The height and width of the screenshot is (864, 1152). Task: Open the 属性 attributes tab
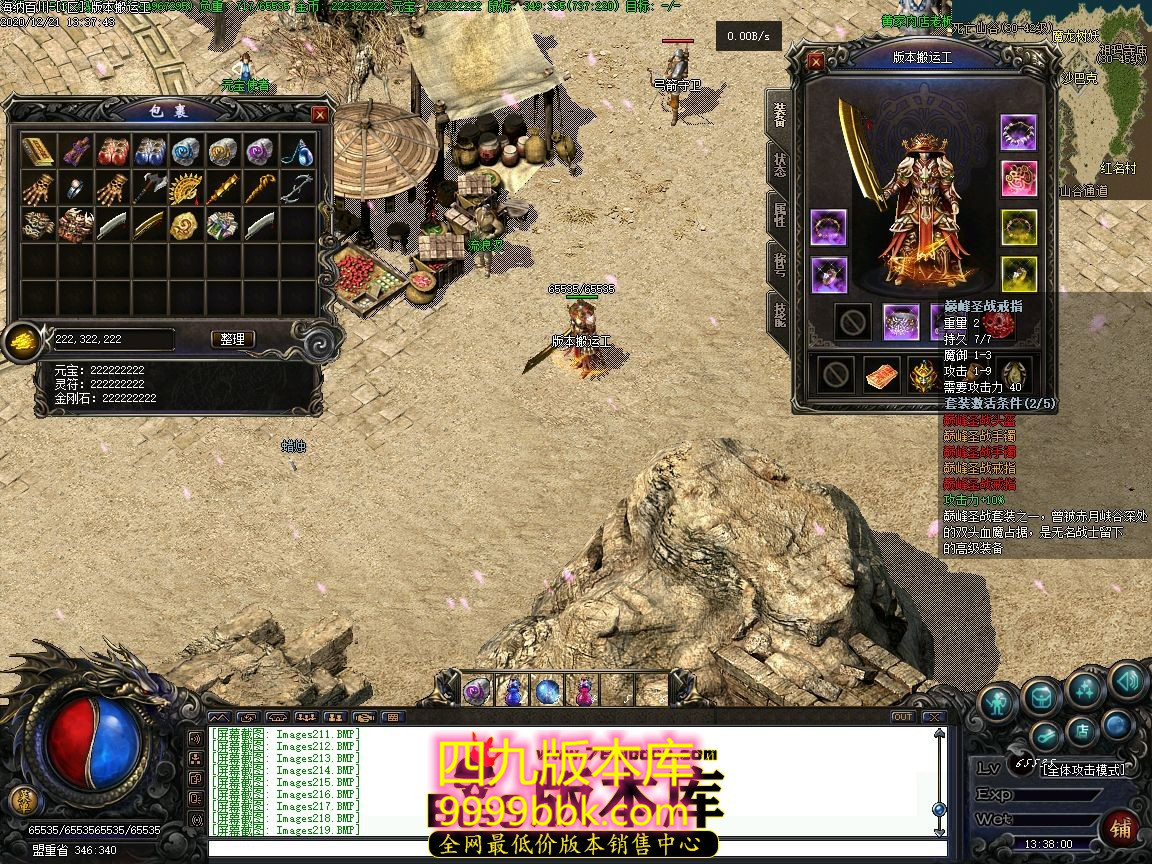click(x=779, y=213)
